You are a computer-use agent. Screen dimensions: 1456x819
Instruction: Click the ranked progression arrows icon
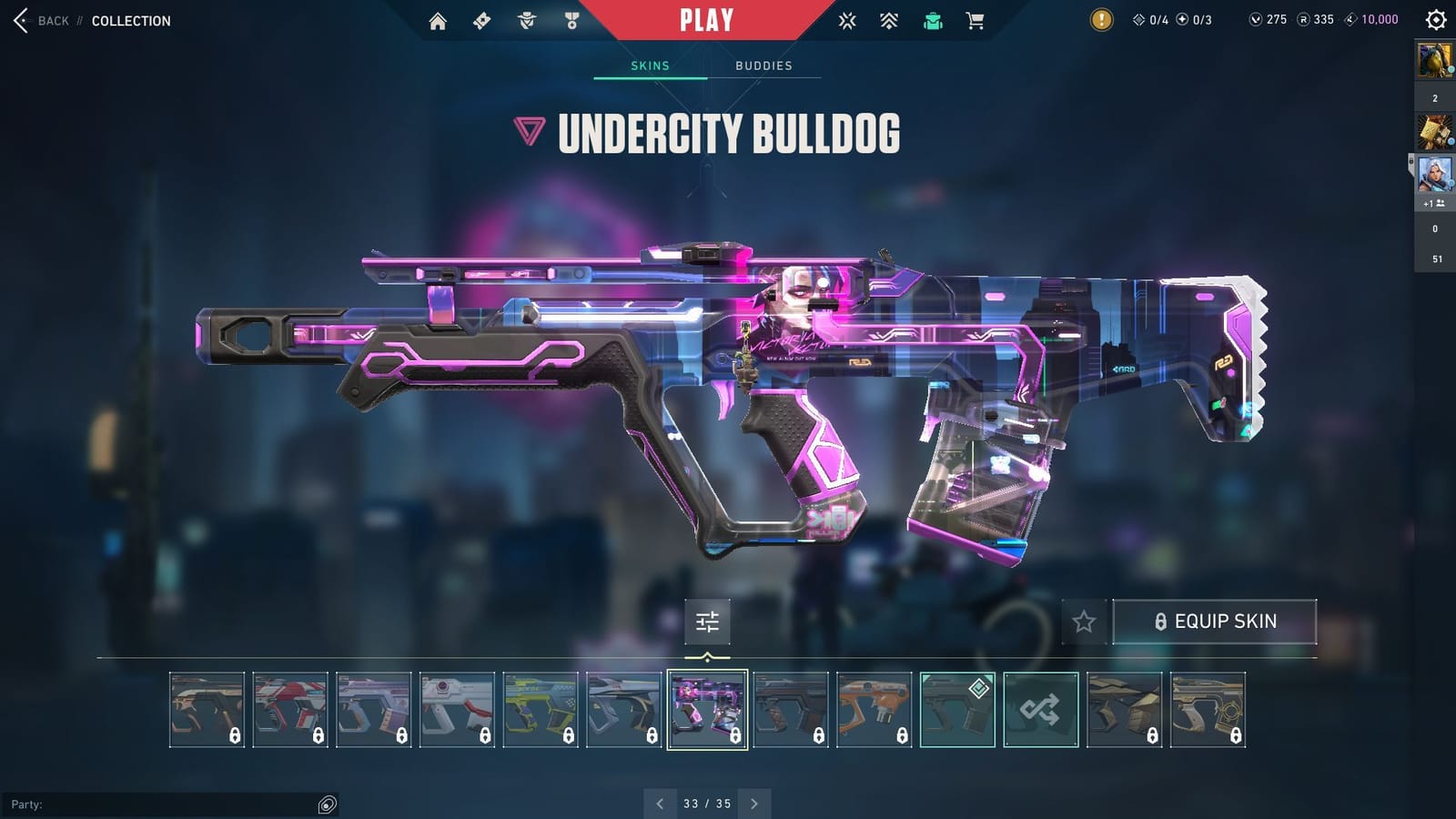(889, 20)
